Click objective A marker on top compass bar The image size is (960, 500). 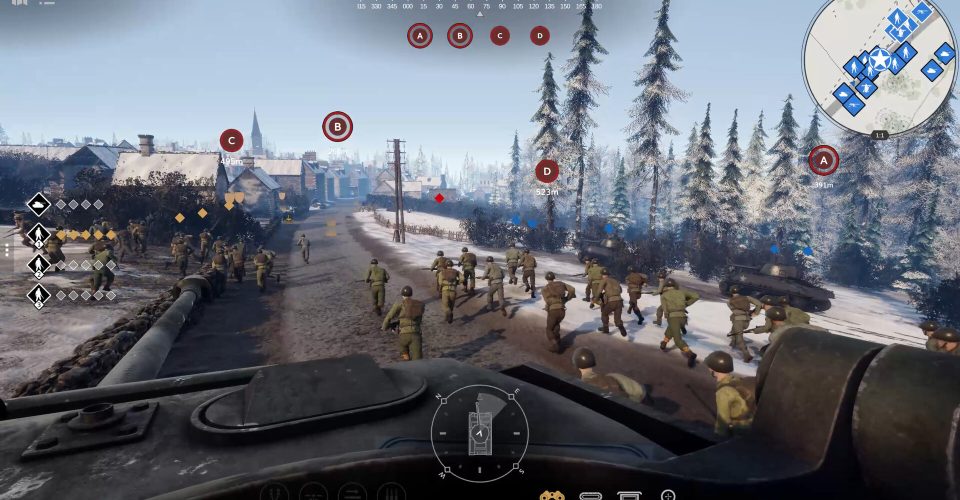point(420,36)
